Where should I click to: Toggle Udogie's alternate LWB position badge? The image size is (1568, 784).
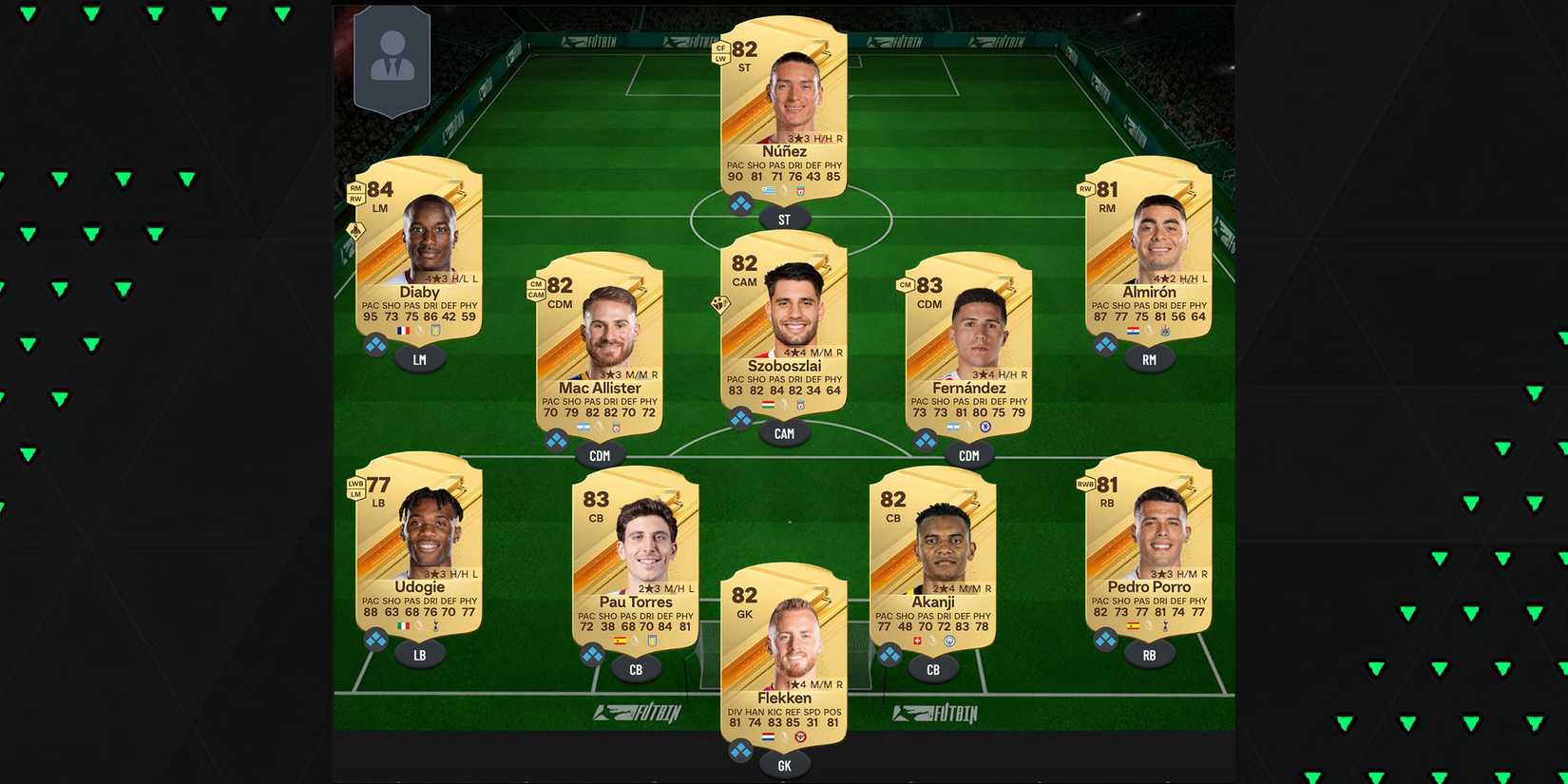(354, 484)
